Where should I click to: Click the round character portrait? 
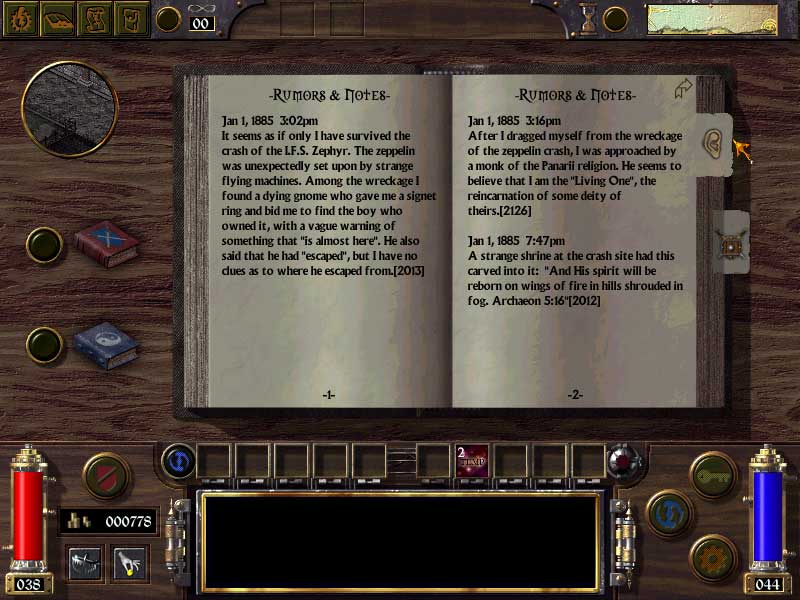69,108
